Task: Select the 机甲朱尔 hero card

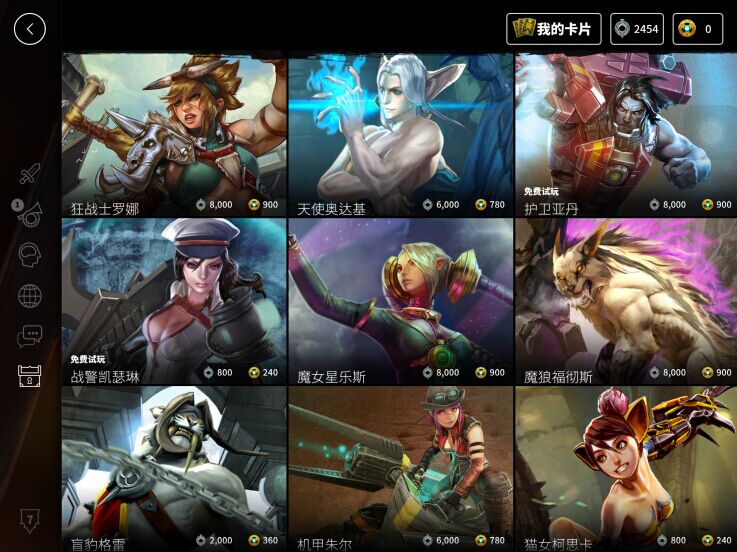Action: (400, 470)
